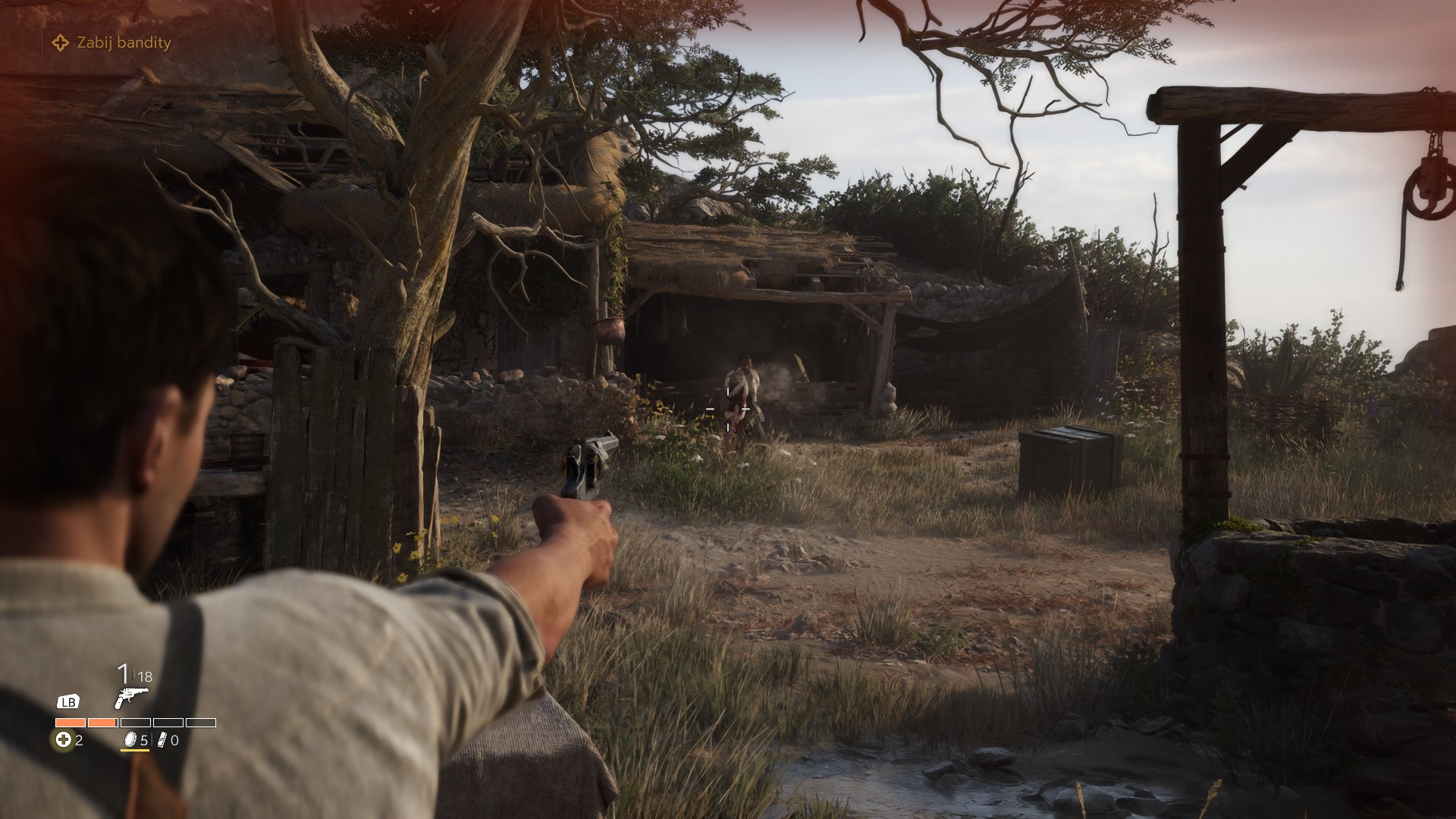1456x819 pixels.
Task: Choose the stick item icon beside the coin
Action: (162, 740)
